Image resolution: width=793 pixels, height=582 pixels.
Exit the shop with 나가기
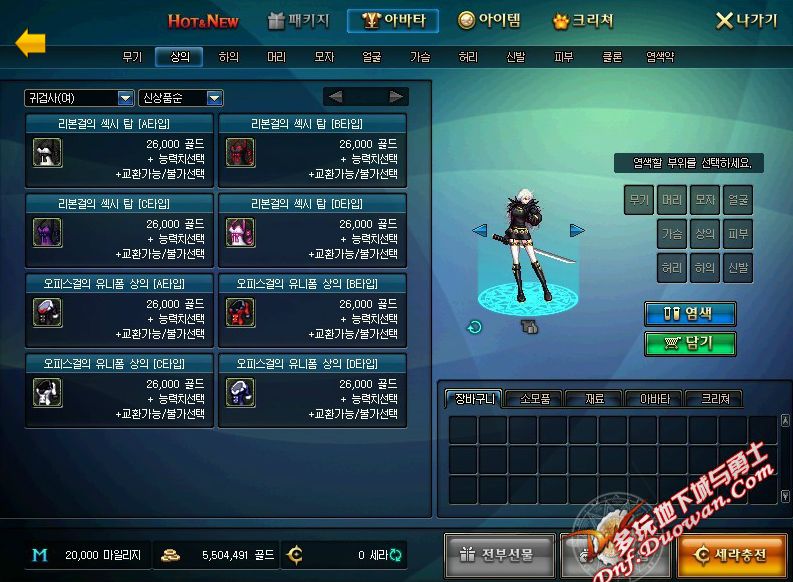pos(747,21)
